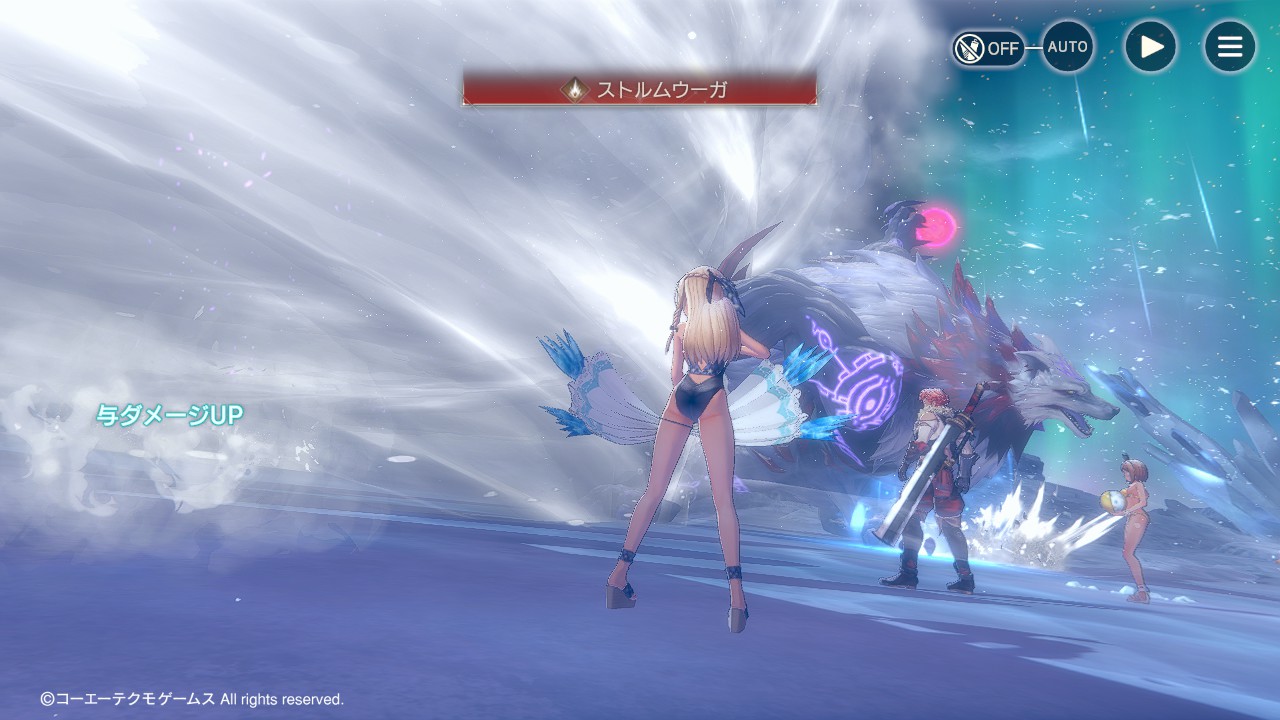Open the hamburger menu
Viewport: 1280px width, 720px height.
click(1229, 47)
